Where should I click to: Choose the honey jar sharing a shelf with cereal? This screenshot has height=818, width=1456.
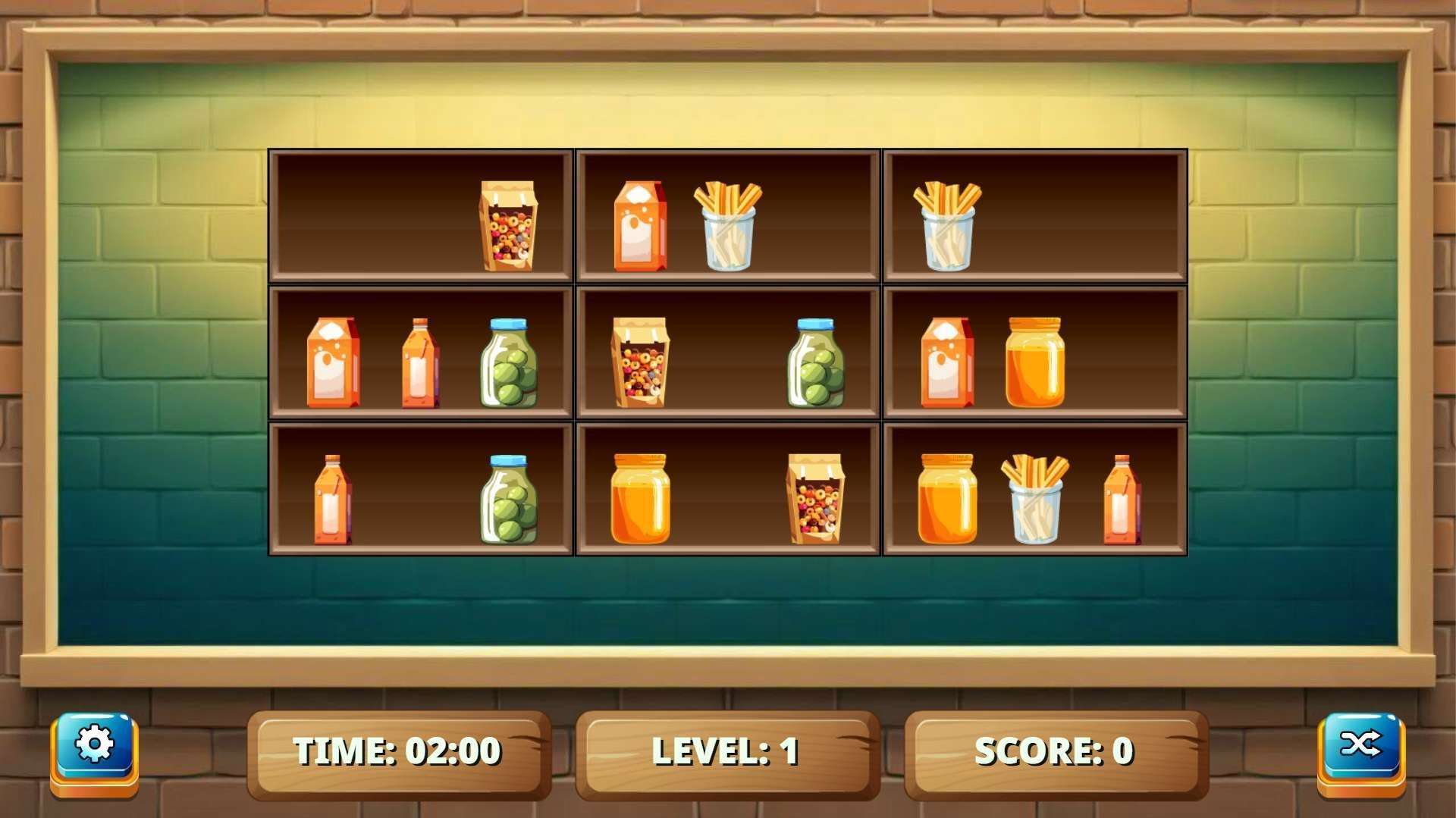click(640, 499)
